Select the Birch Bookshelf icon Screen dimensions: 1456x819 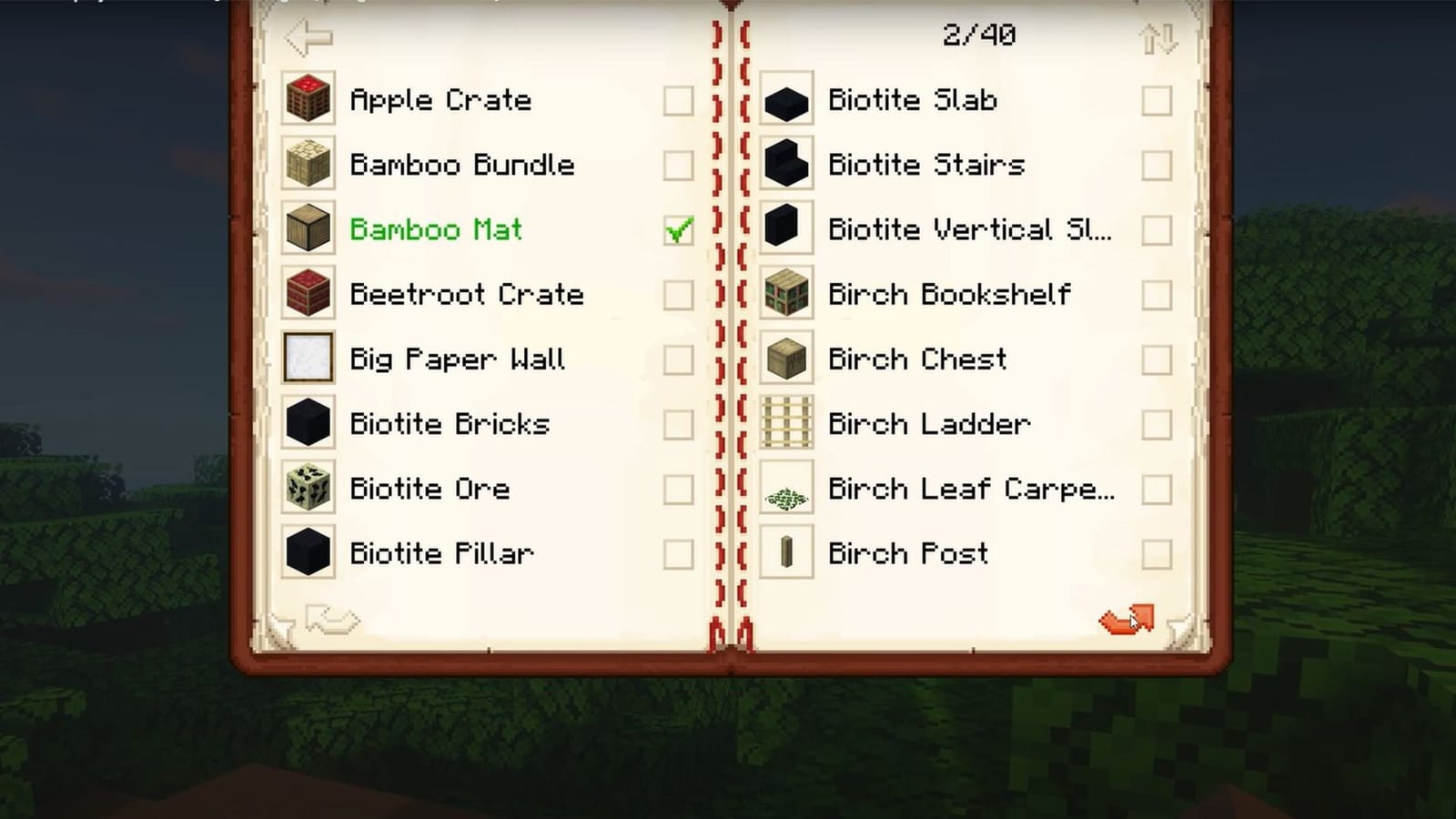pyautogui.click(x=785, y=295)
